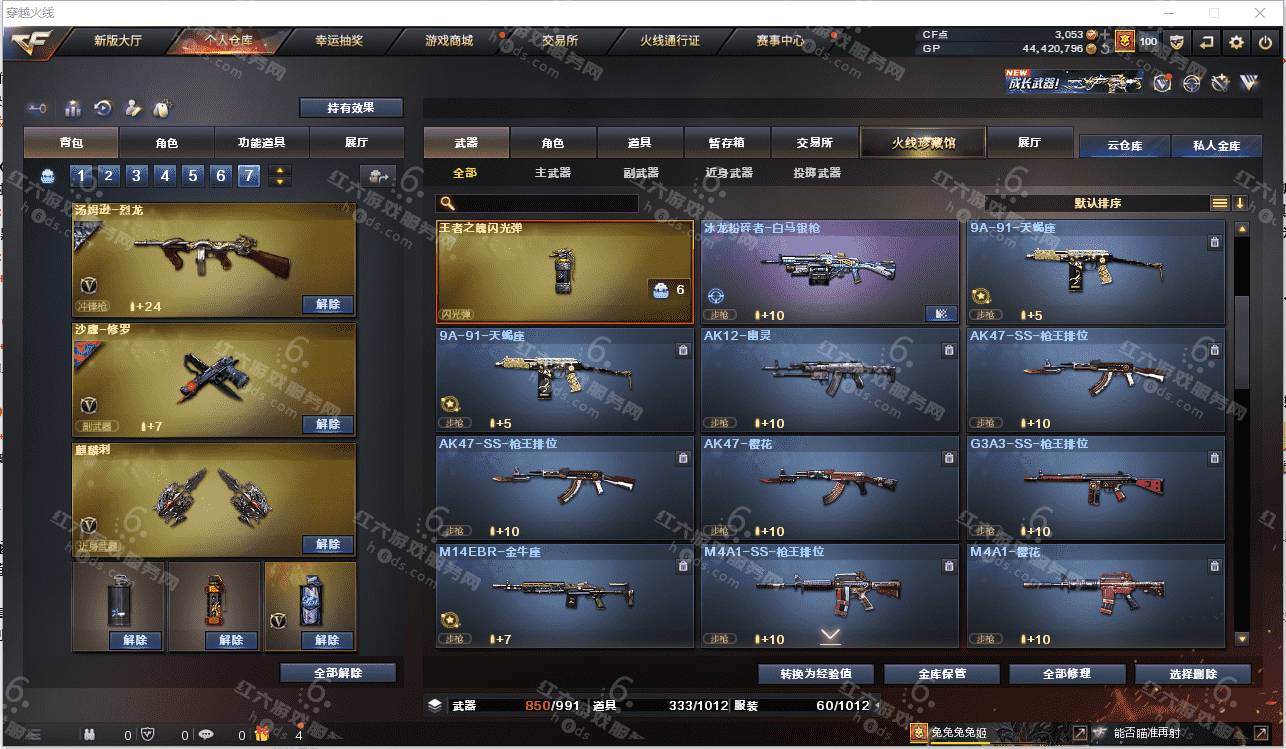This screenshot has height=749, width=1286.
Task: Click the 全部修理 repair all button
Action: 1065,674
